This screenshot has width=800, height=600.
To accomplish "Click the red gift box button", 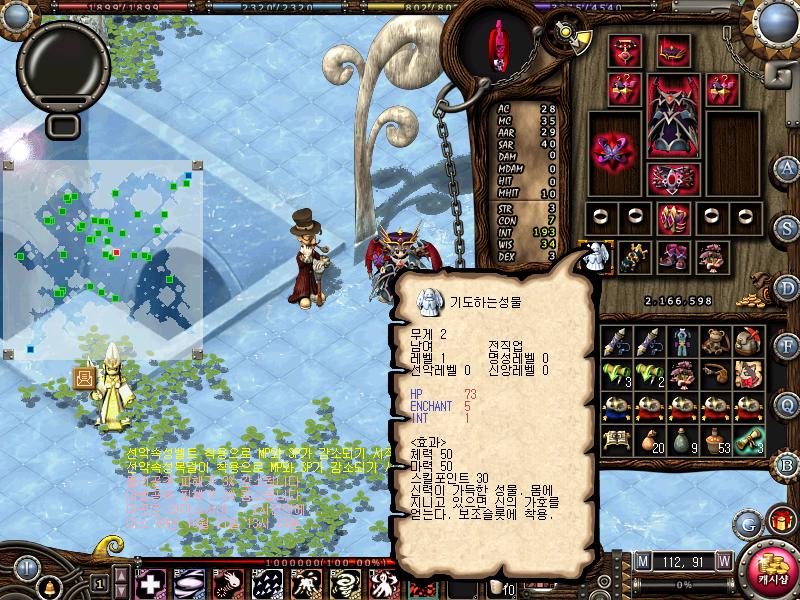I will pyautogui.click(x=778, y=522).
